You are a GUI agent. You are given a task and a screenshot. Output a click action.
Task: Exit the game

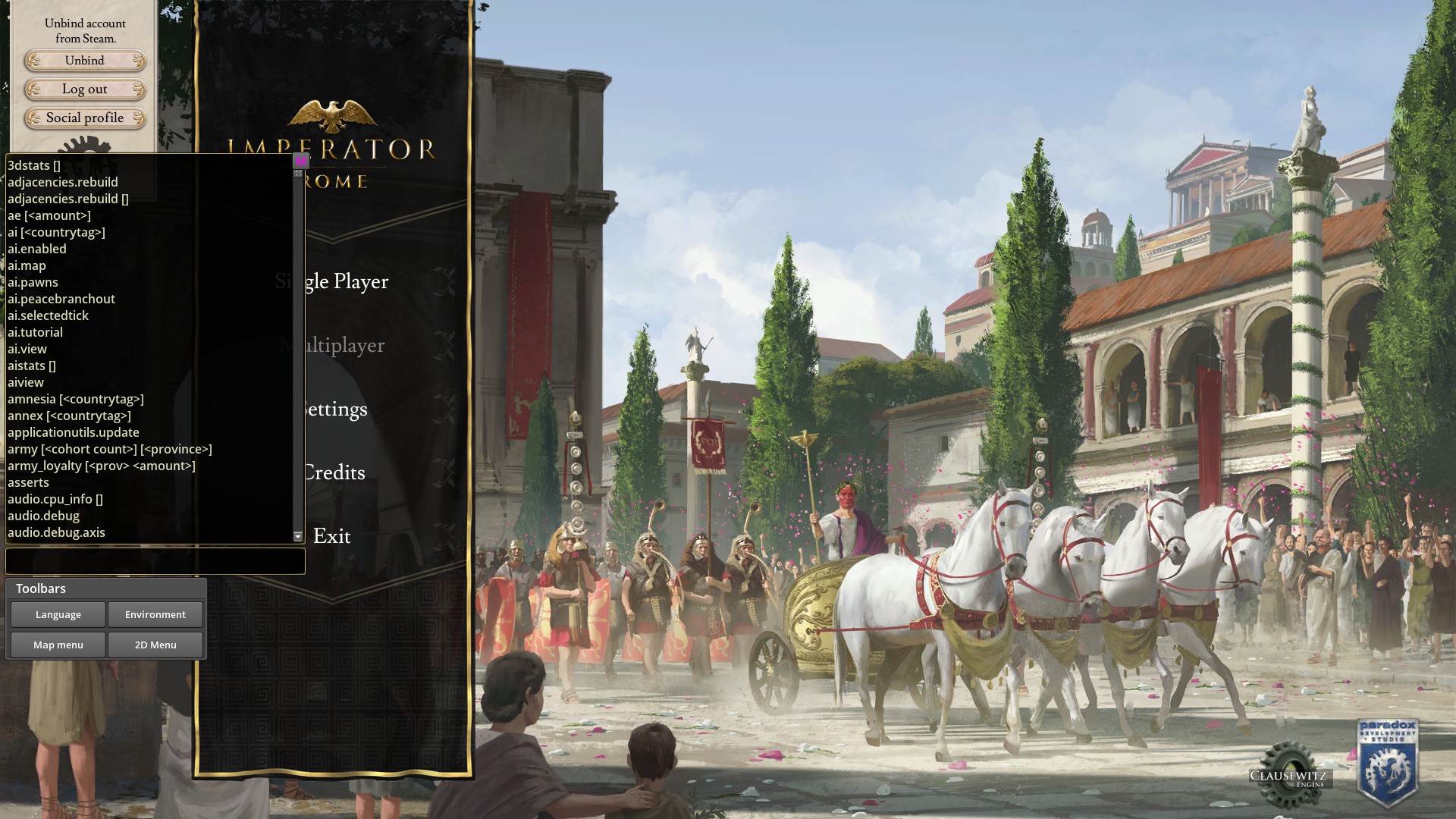pyautogui.click(x=332, y=536)
